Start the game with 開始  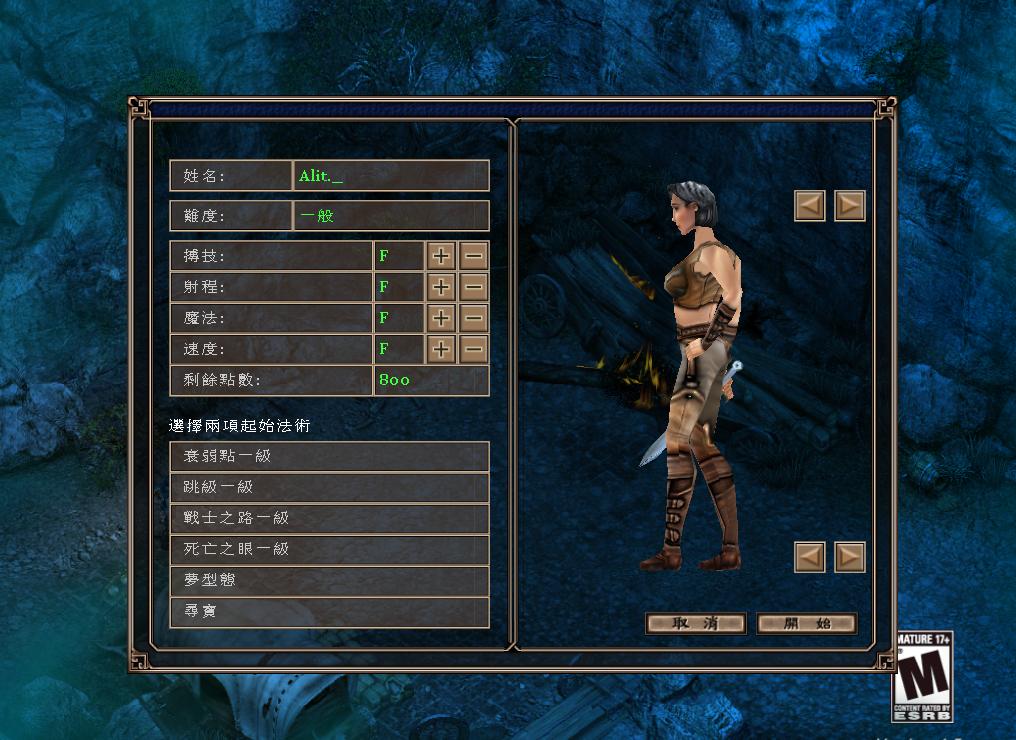pyautogui.click(x=807, y=624)
